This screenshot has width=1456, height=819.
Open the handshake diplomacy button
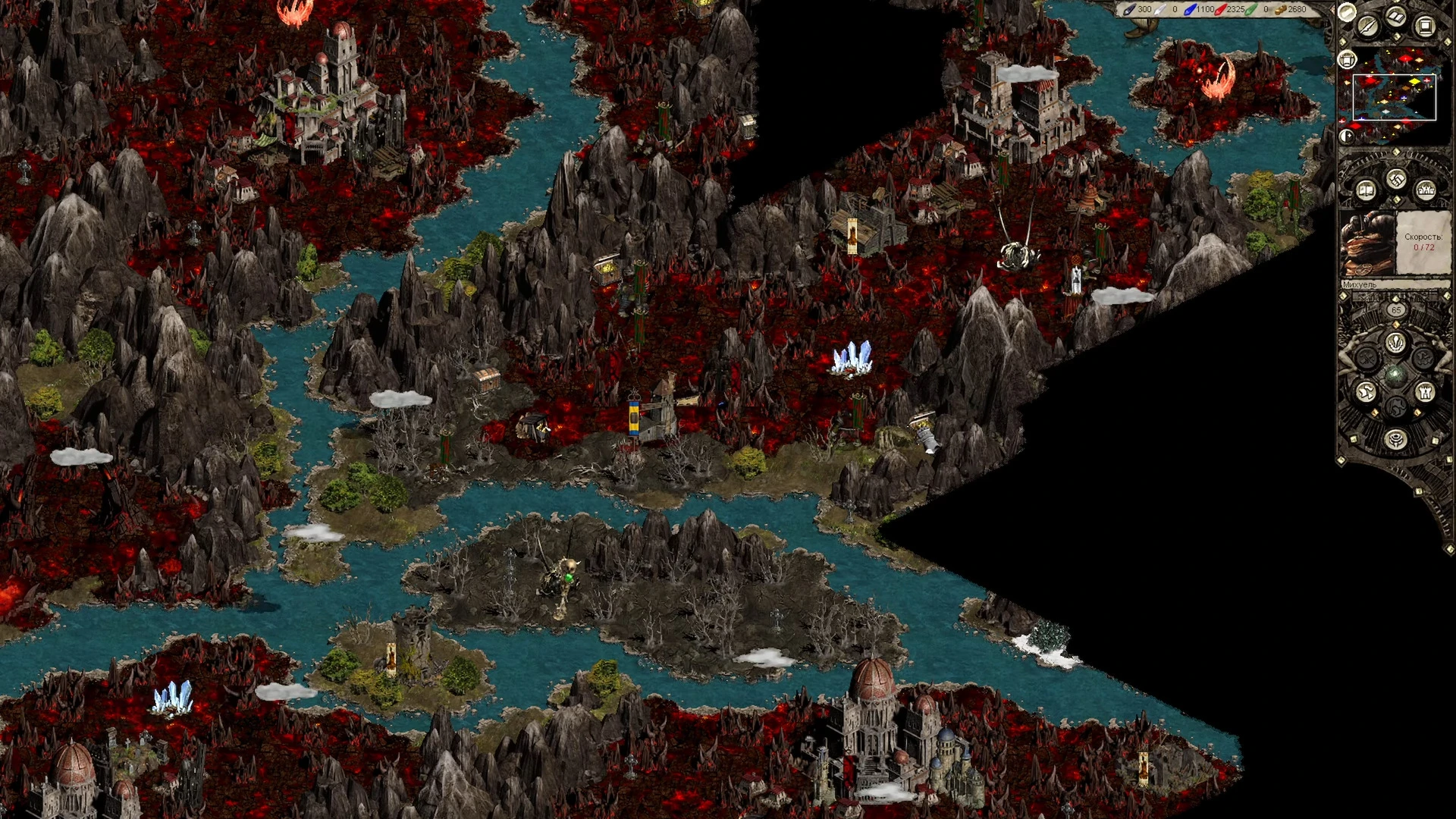point(1396,180)
